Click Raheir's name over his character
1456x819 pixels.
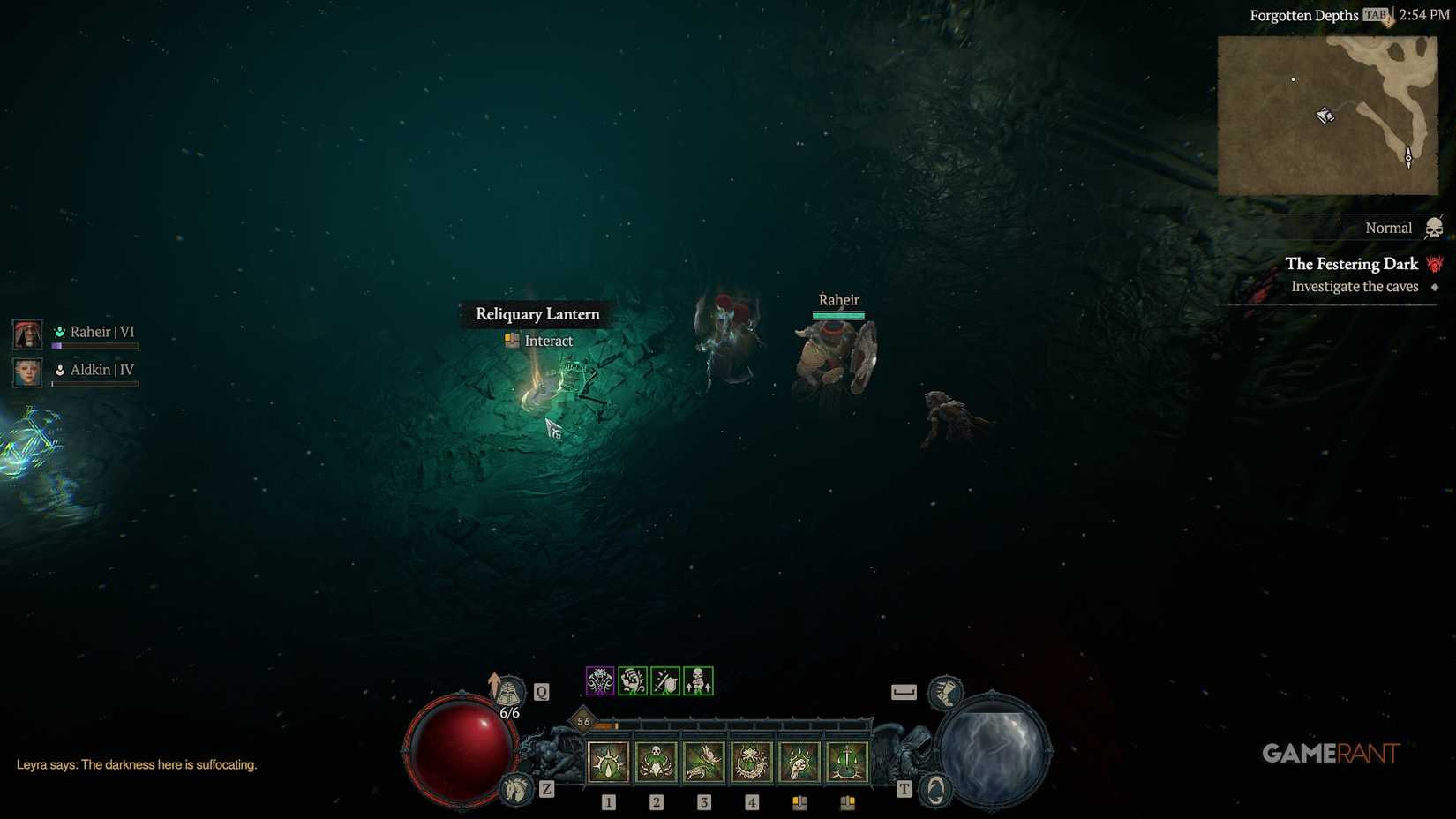(x=839, y=300)
